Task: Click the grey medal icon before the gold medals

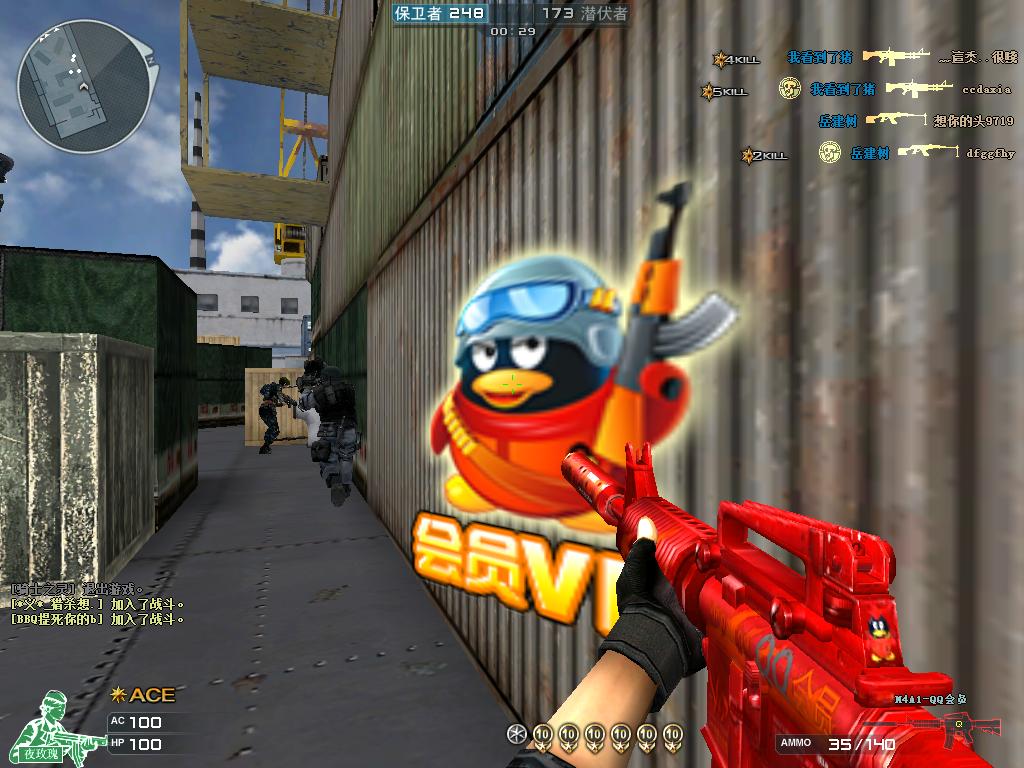Action: tap(516, 734)
